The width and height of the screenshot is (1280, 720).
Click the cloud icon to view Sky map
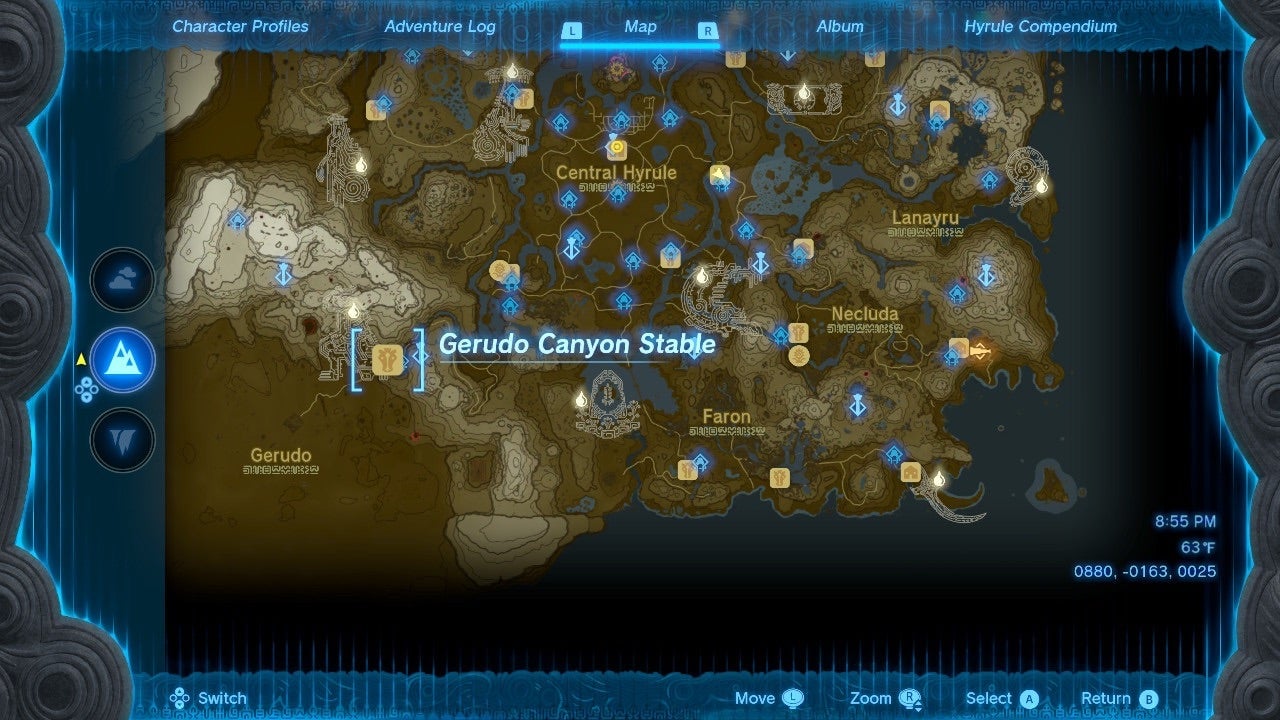(120, 280)
